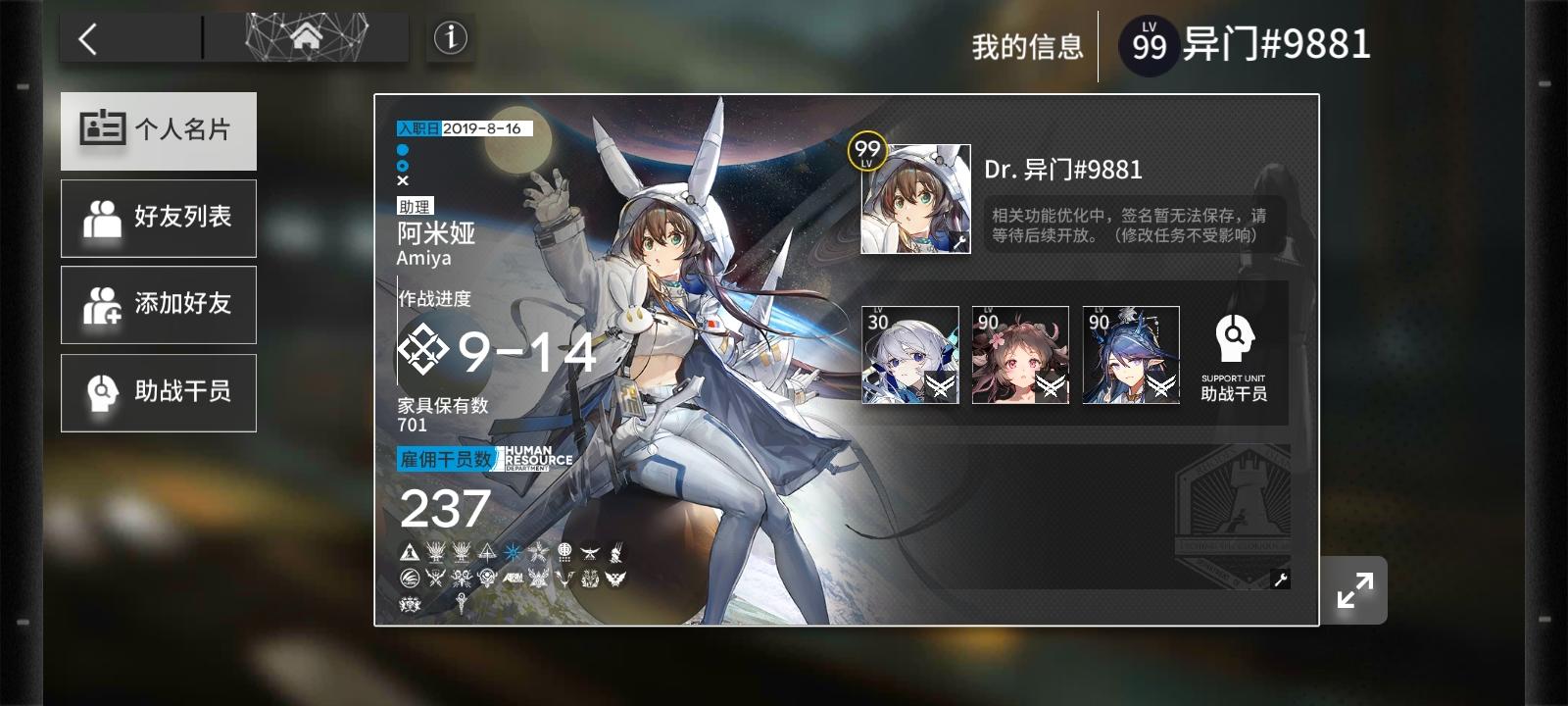
Task: Toggle the X mark indicator below the circles
Action: (x=402, y=180)
